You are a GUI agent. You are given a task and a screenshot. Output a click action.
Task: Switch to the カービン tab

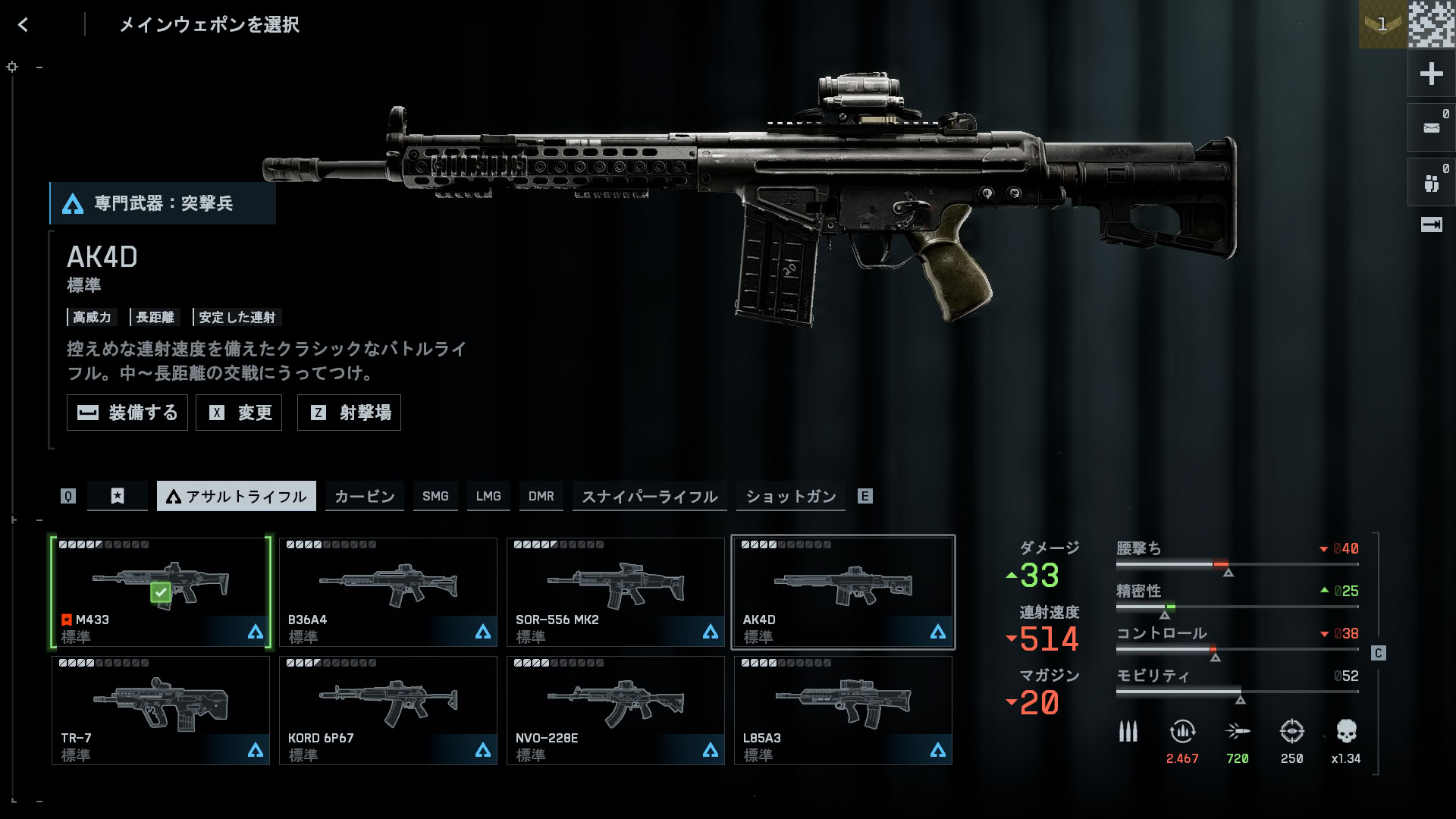tap(365, 496)
